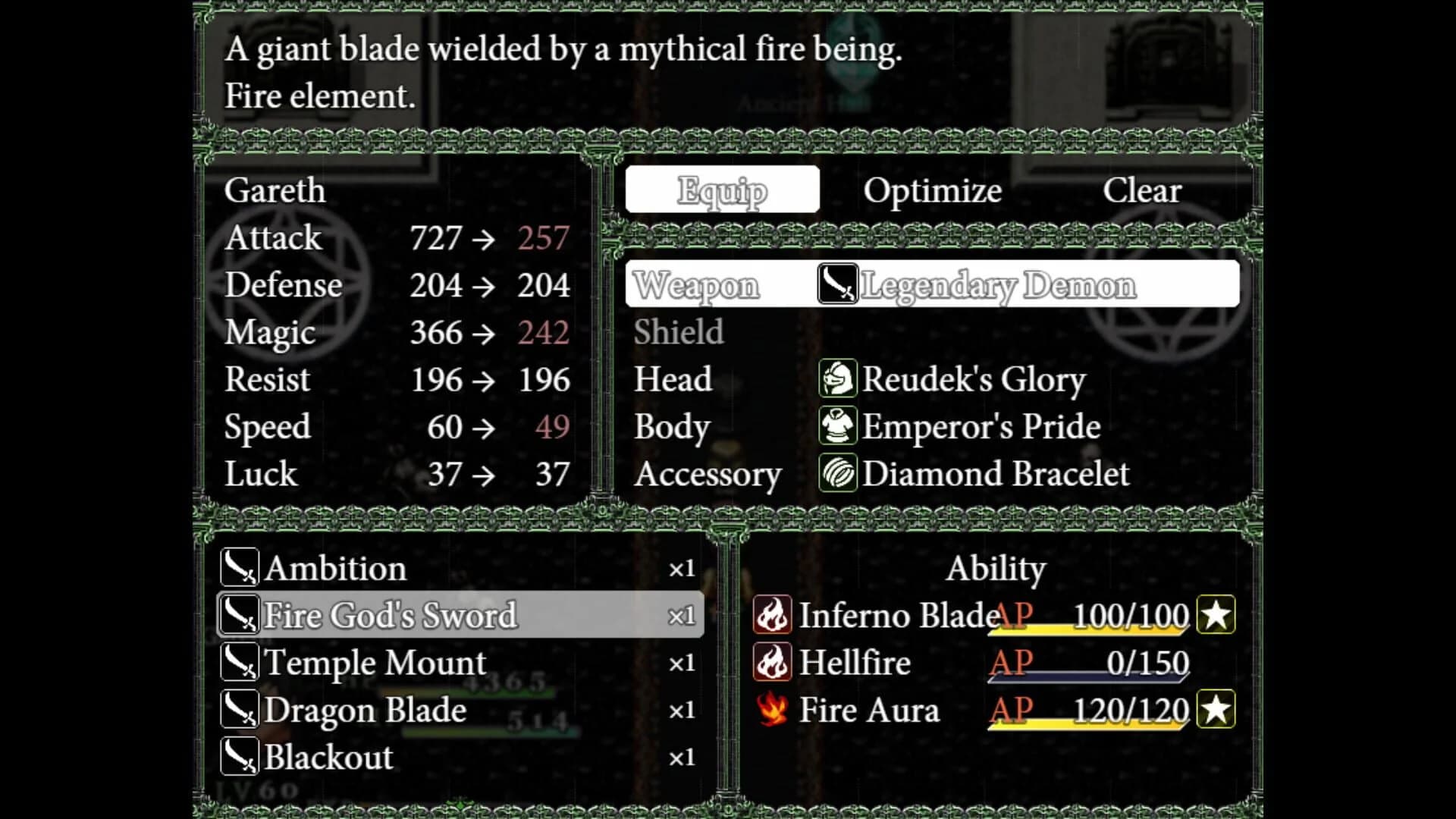Viewport: 1456px width, 819px height.
Task: Click the helmet icon for Reudek's Glory
Action: coord(836,379)
